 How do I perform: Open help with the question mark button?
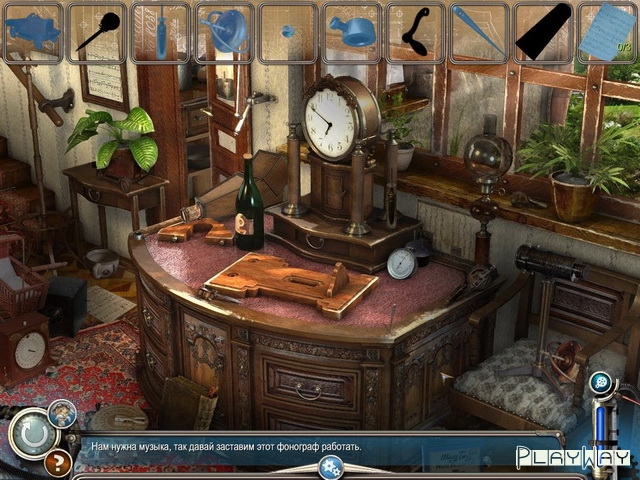point(58,463)
